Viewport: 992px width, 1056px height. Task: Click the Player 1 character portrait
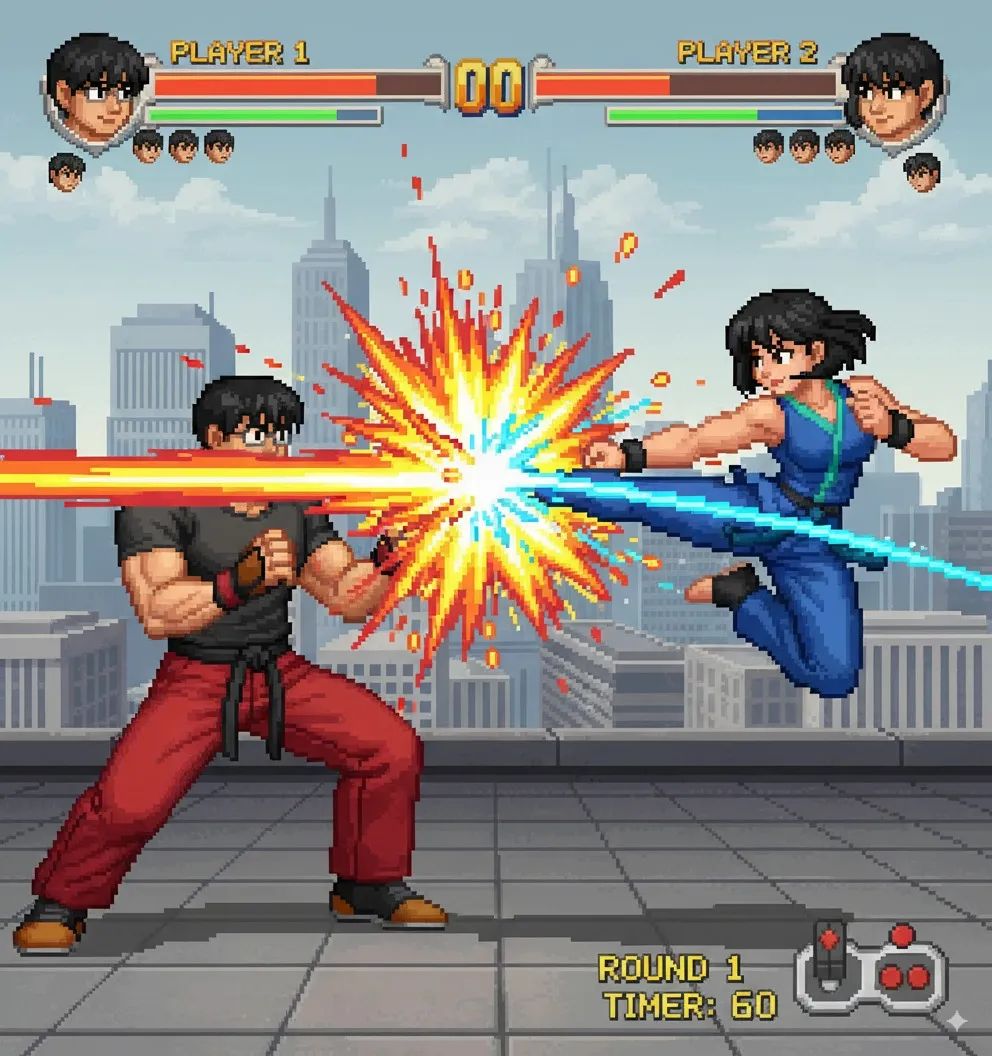click(97, 88)
